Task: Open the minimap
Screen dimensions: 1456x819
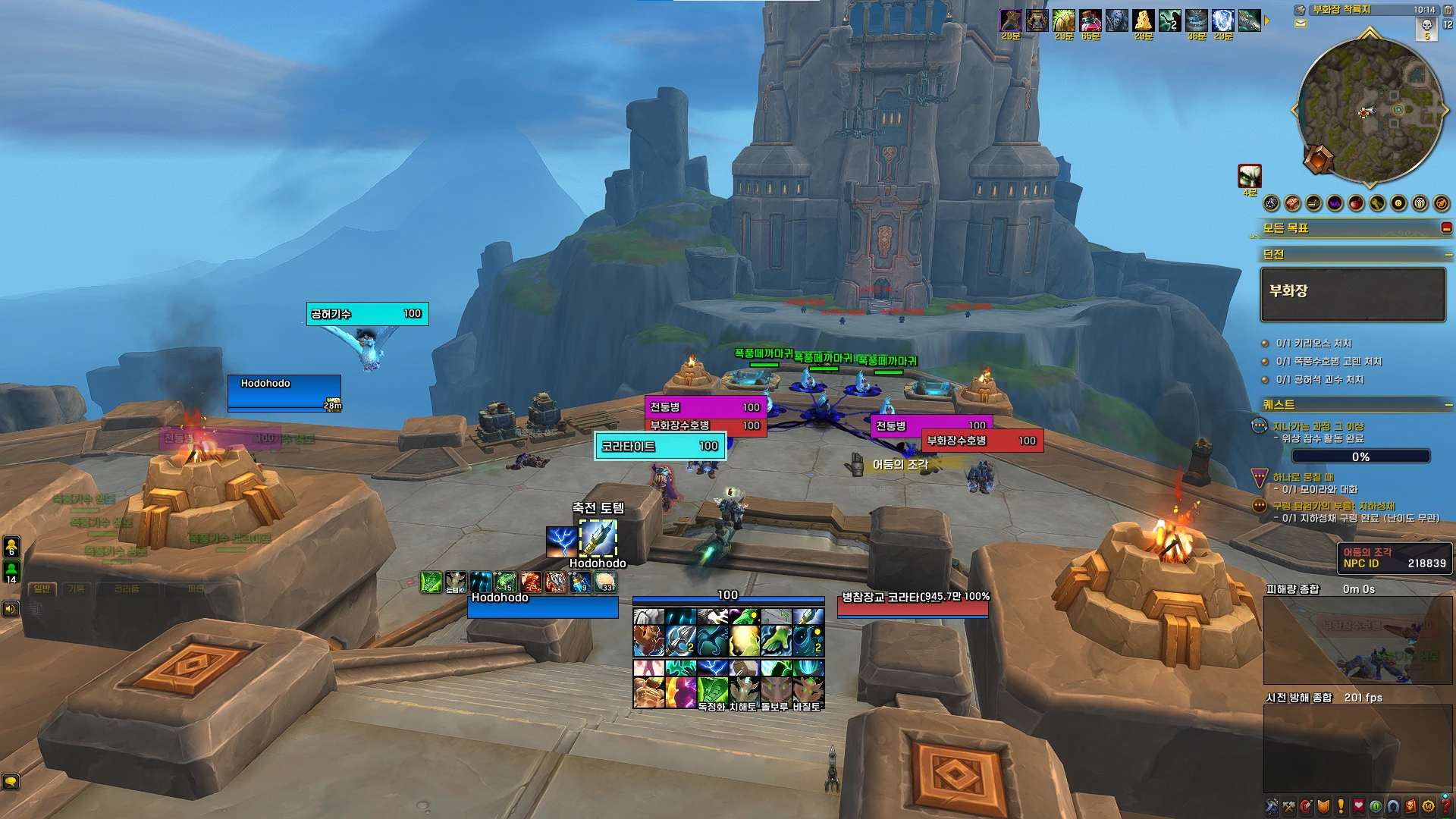Action: coord(1370,111)
